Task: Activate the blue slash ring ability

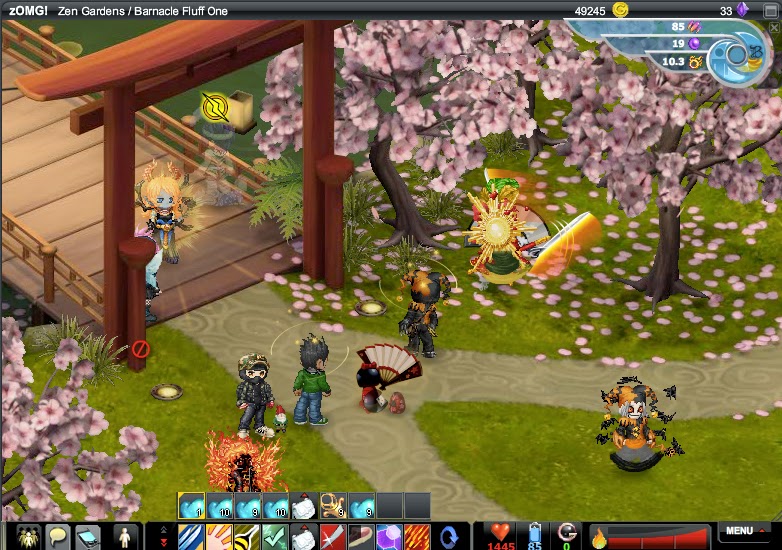Action: [191, 536]
